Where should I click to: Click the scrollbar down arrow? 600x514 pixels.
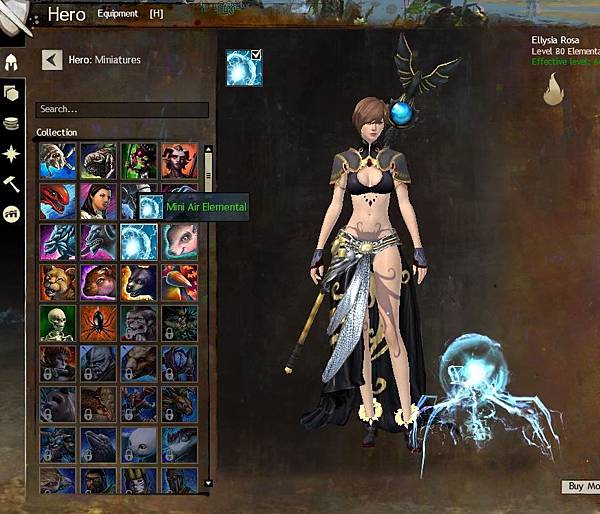pyautogui.click(x=208, y=483)
